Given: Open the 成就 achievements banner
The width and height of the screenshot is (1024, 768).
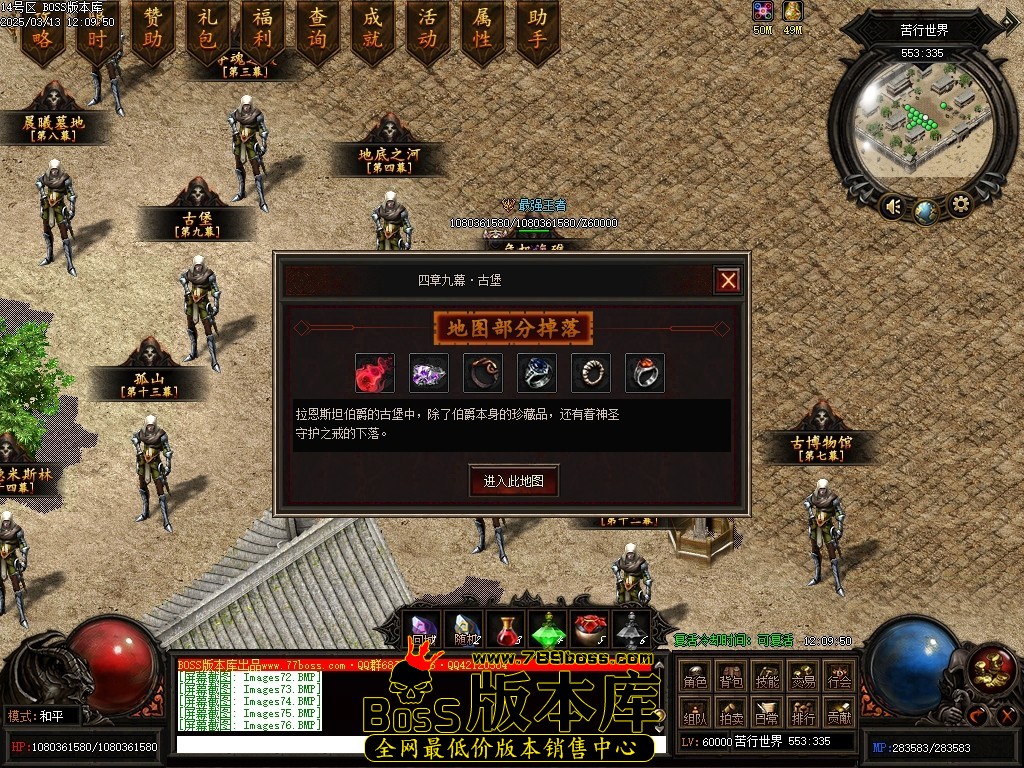Looking at the screenshot, I should (373, 28).
